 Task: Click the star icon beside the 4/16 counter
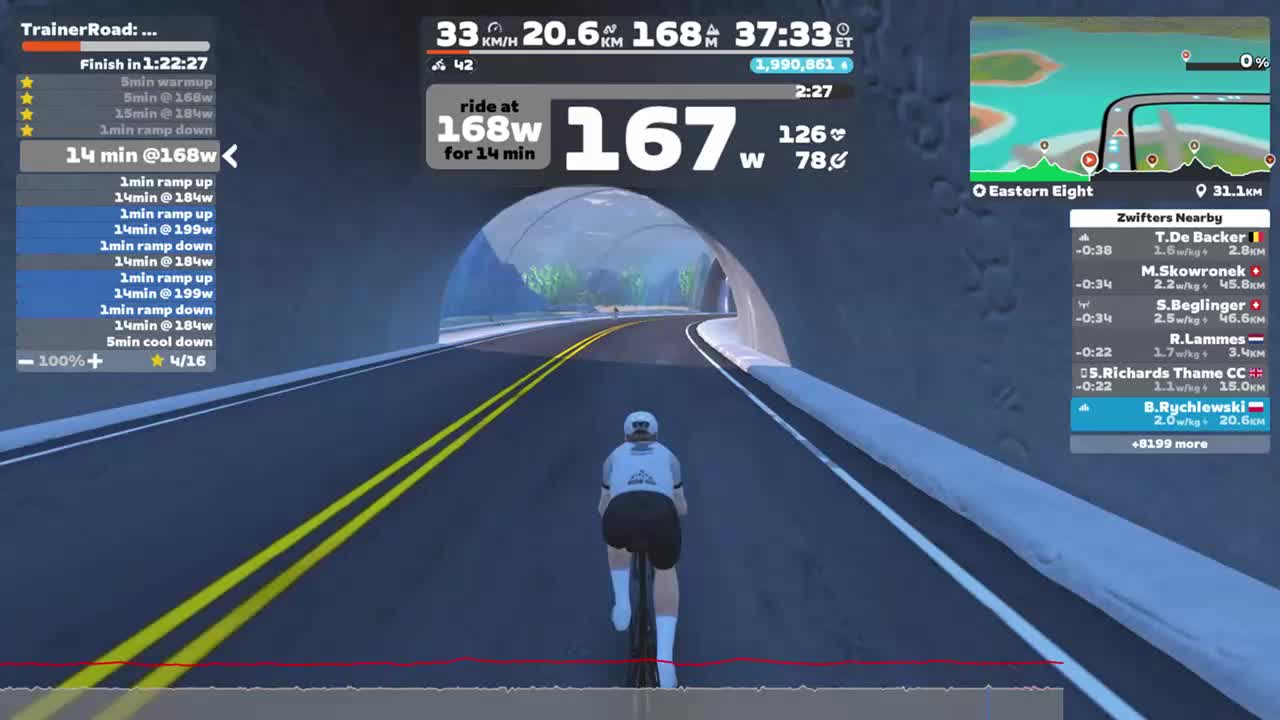(x=157, y=361)
